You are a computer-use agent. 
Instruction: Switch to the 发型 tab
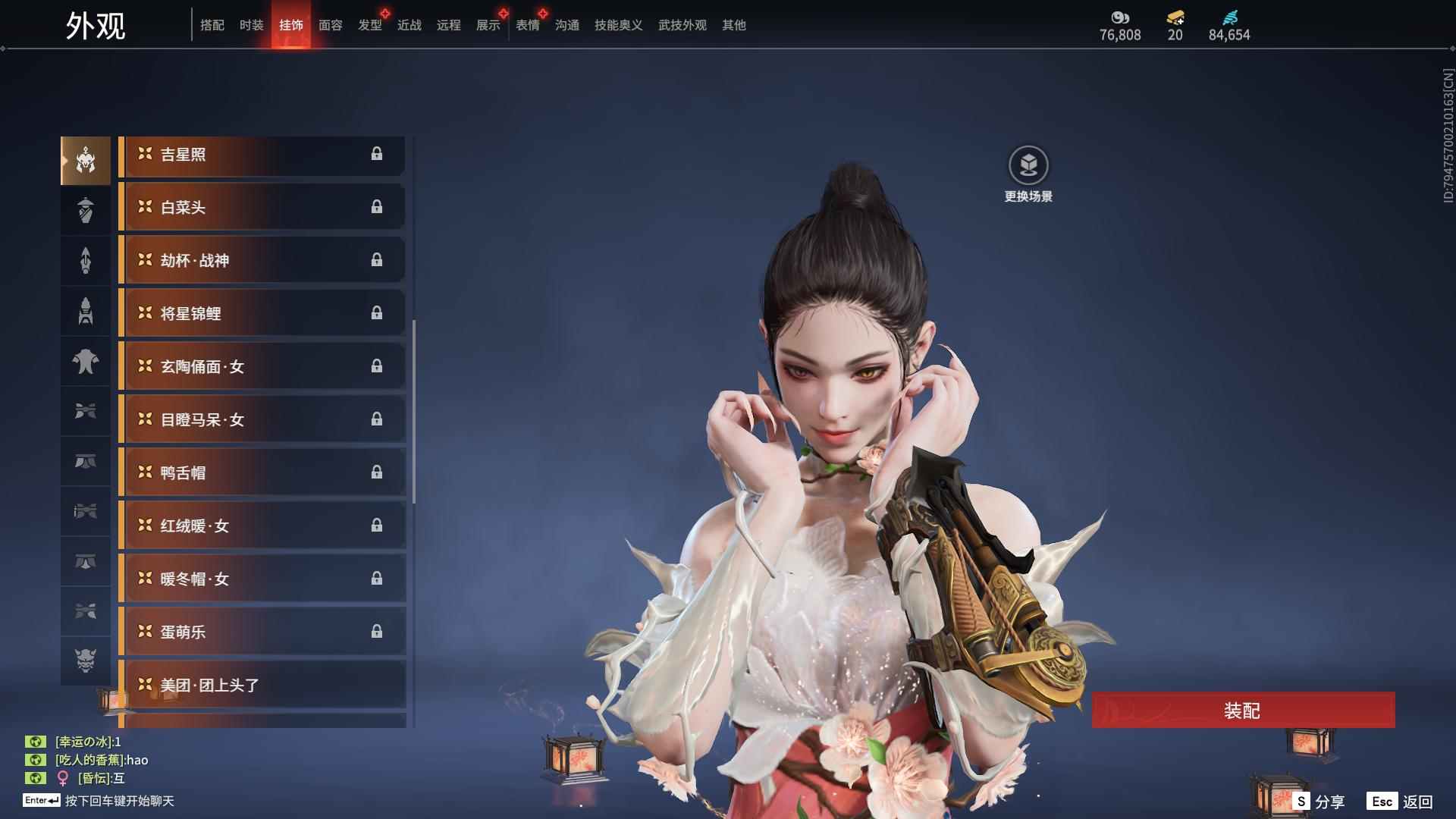[369, 24]
